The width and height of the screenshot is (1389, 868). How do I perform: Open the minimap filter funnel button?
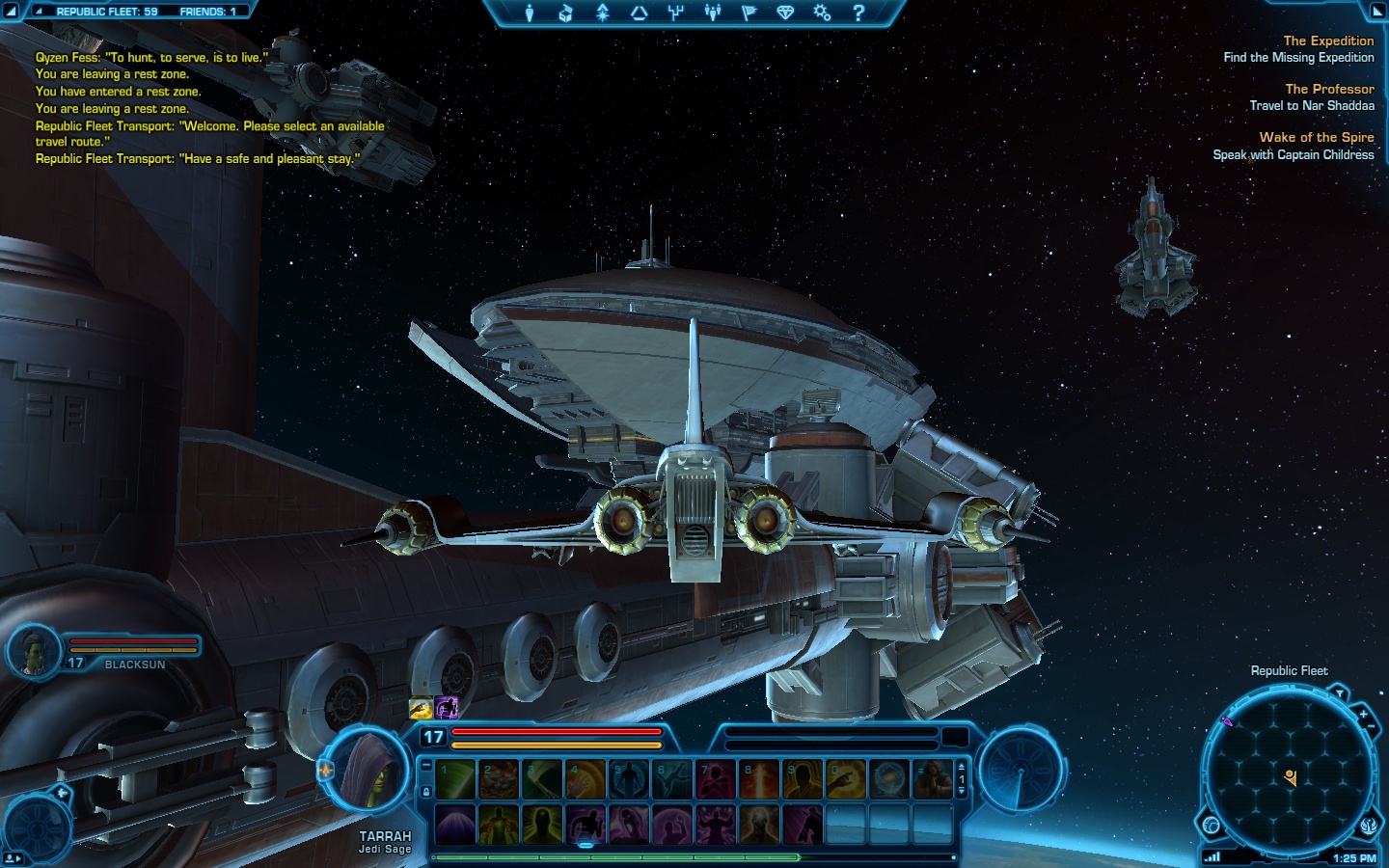click(x=1340, y=692)
